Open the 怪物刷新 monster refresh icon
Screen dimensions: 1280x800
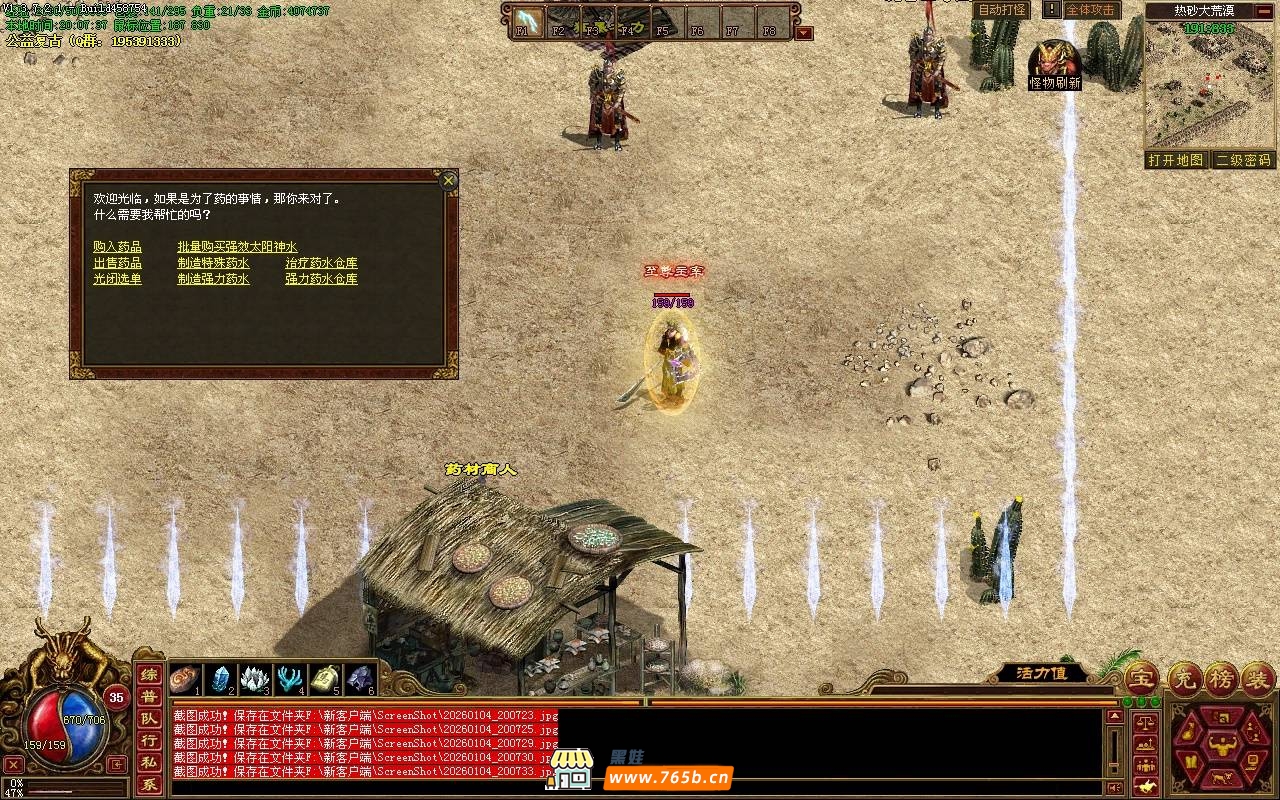[x=1054, y=64]
